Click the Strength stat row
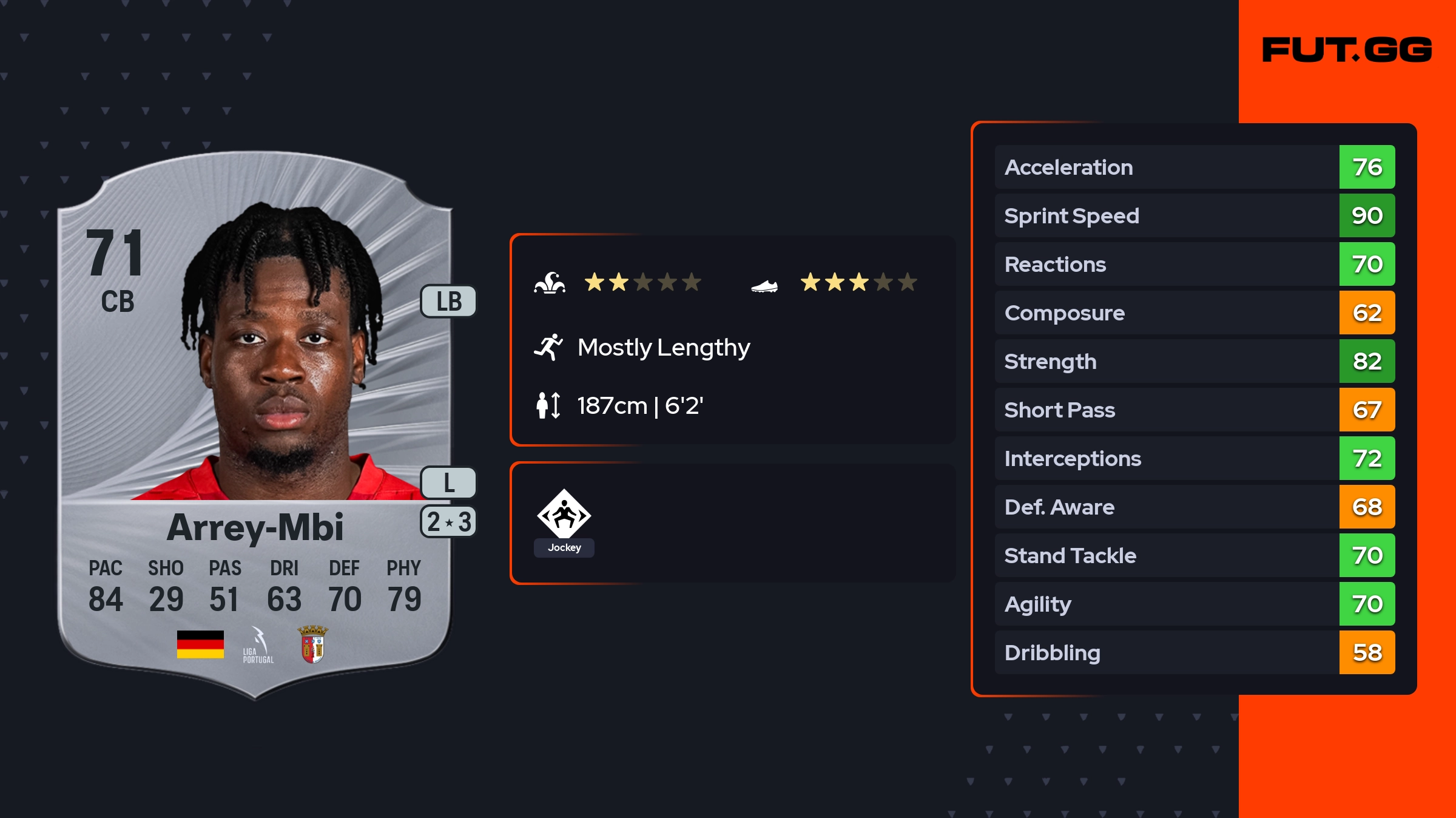Viewport: 1456px width, 818px height. tap(1195, 362)
